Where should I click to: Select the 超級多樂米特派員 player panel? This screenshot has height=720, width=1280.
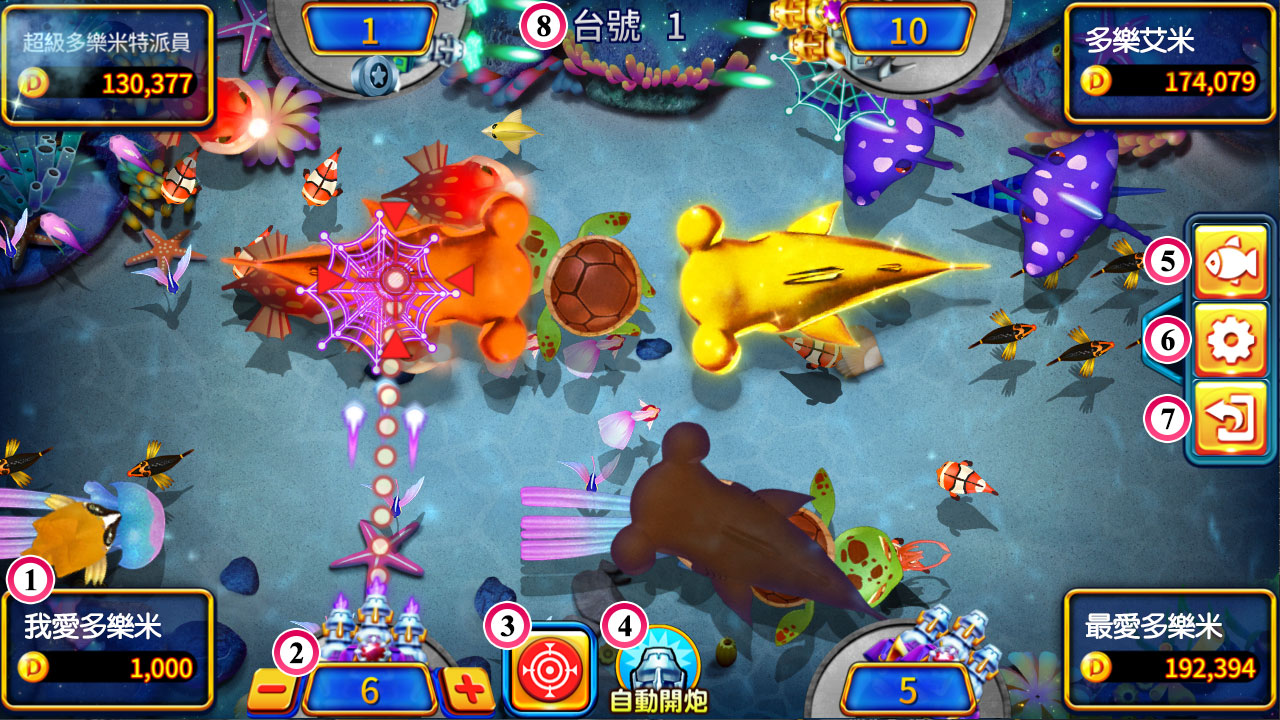109,63
